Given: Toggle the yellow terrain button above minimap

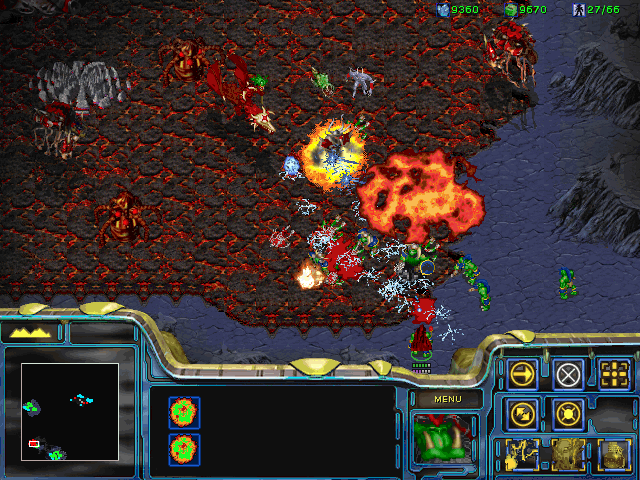Looking at the screenshot, I should click(x=31, y=332).
